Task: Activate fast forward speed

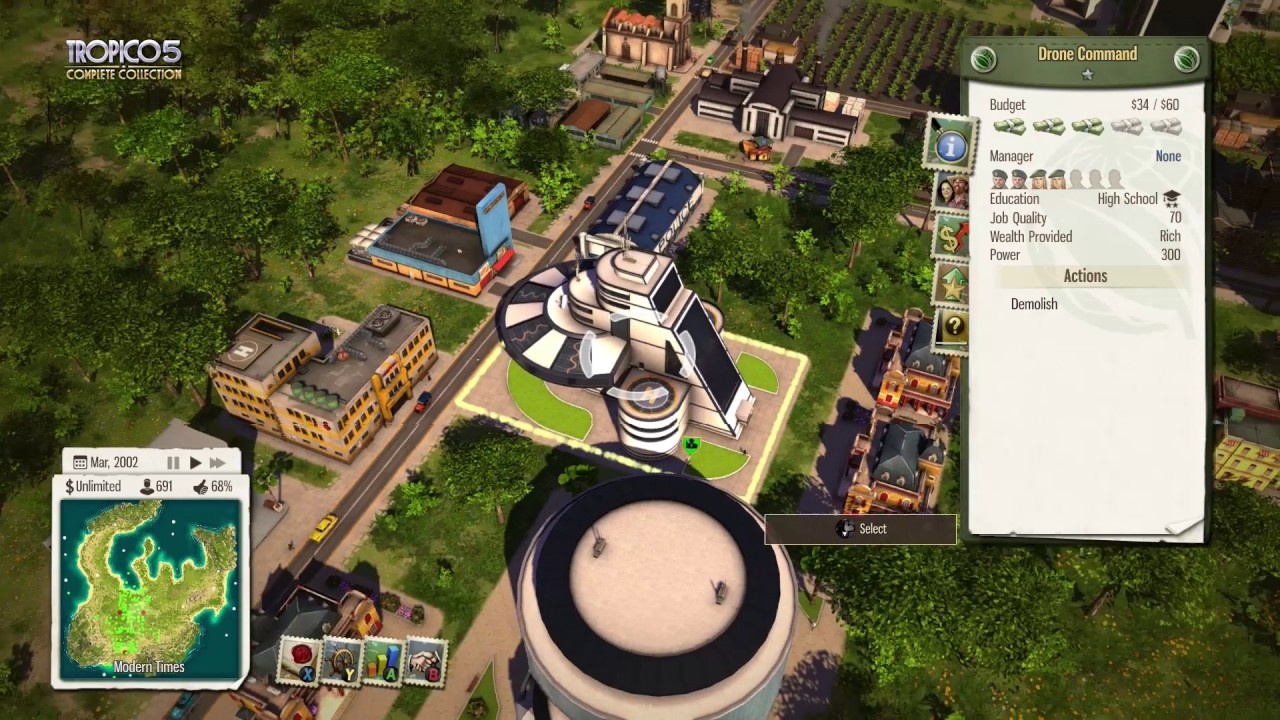Action: pos(217,463)
